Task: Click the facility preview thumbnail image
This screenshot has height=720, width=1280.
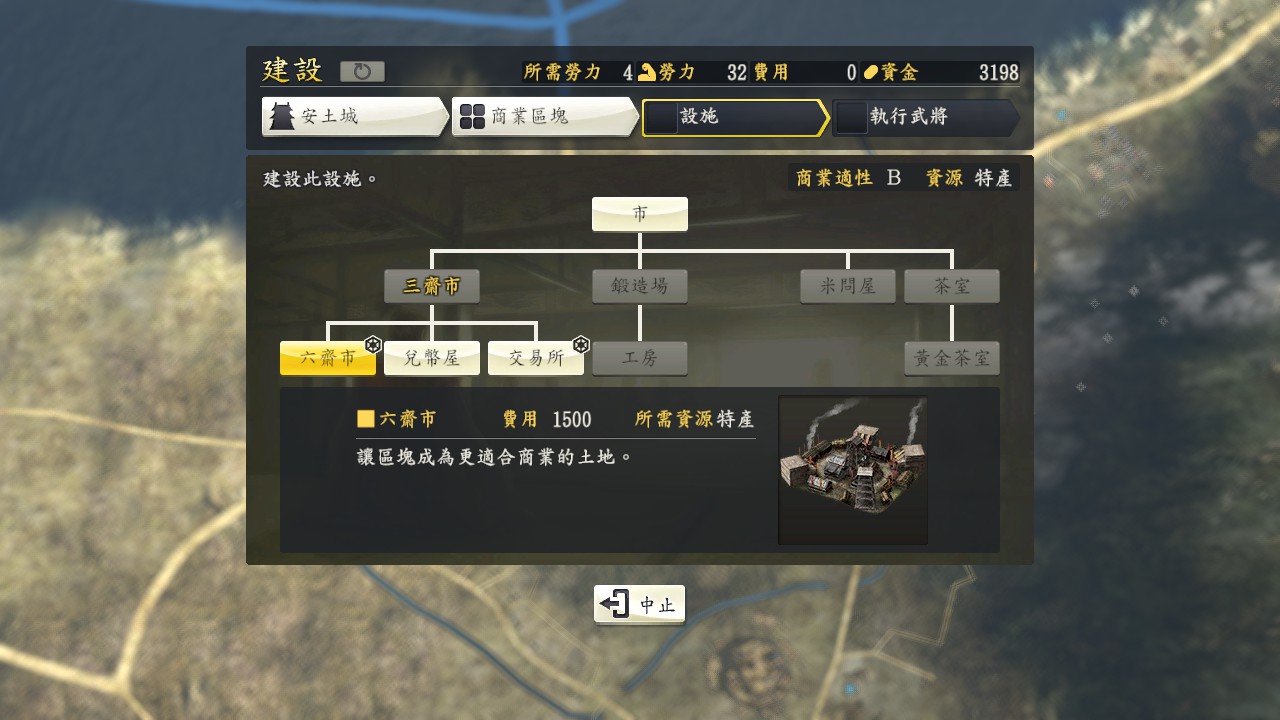Action: (852, 468)
